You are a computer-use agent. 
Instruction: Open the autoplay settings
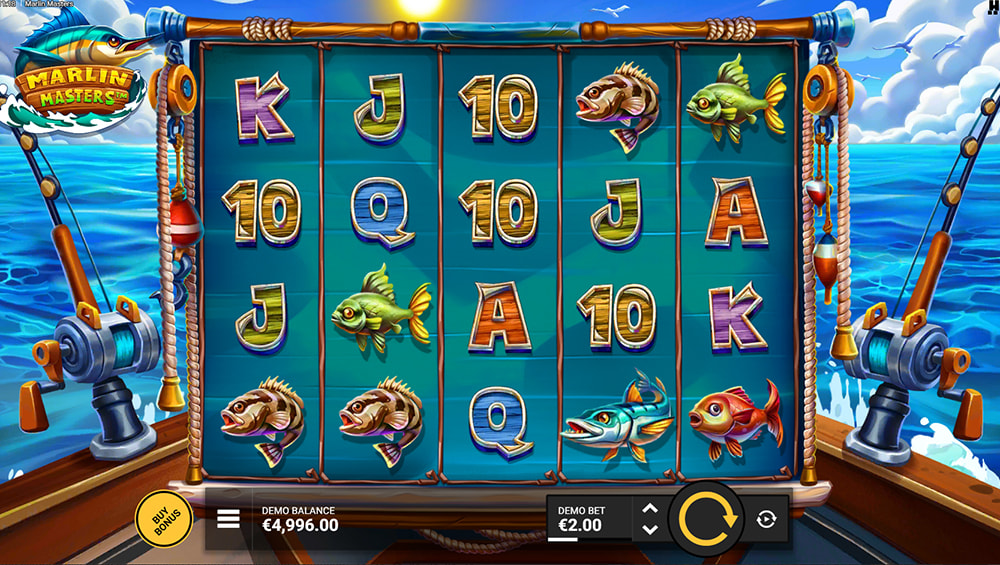(766, 519)
